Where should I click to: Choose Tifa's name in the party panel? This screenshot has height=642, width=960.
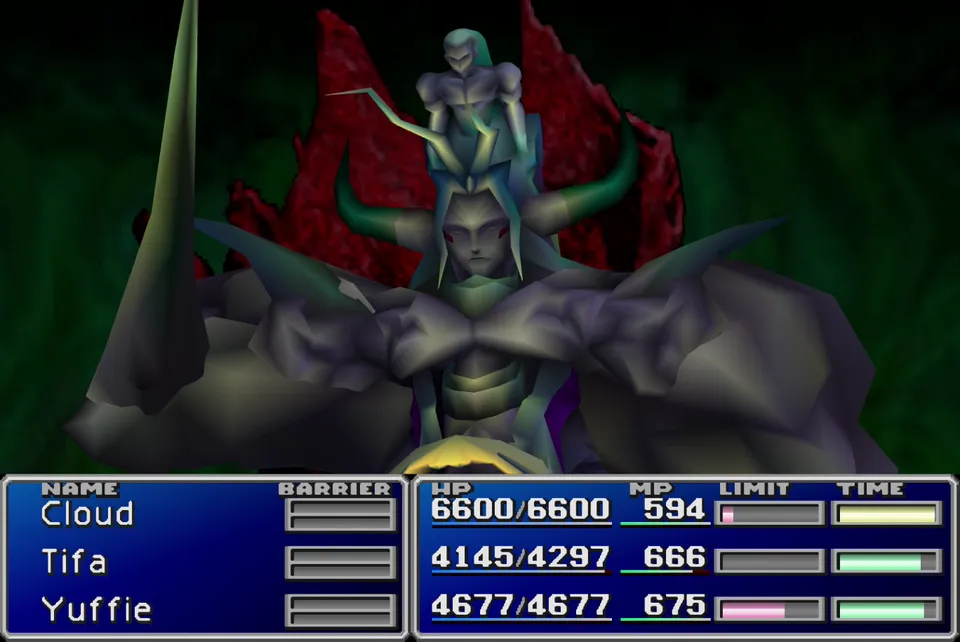pos(74,562)
